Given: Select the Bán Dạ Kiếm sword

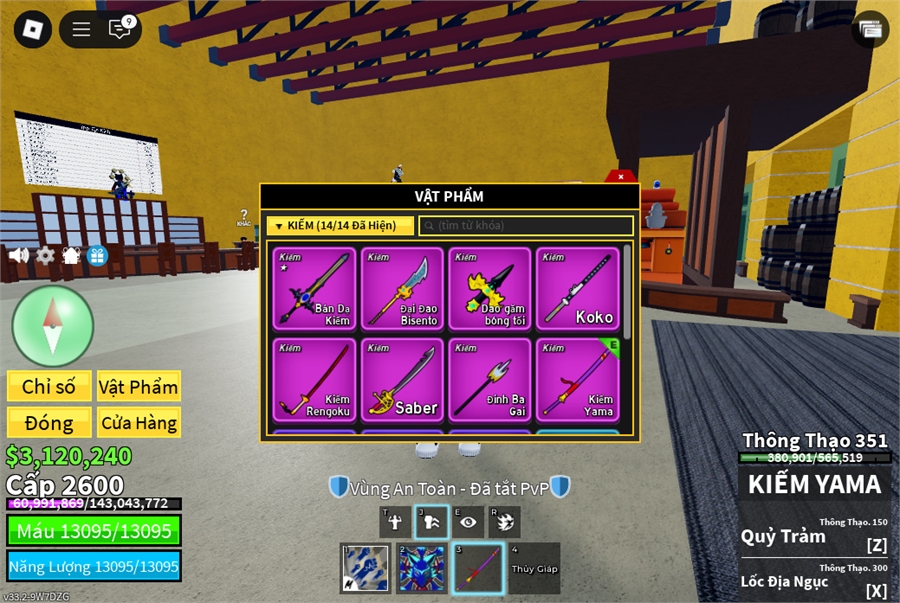Looking at the screenshot, I should point(314,289).
